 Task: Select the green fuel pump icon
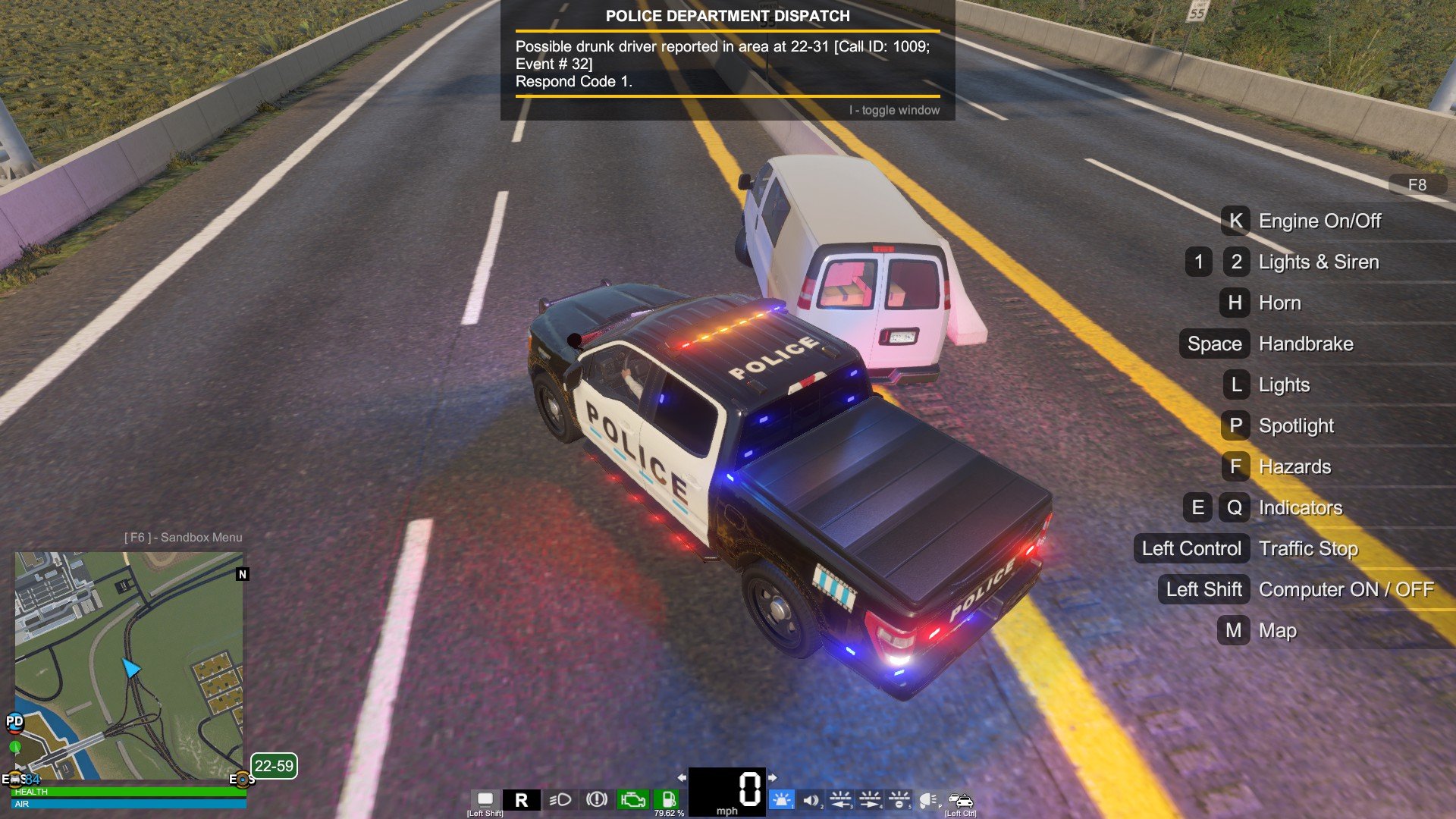tap(668, 799)
